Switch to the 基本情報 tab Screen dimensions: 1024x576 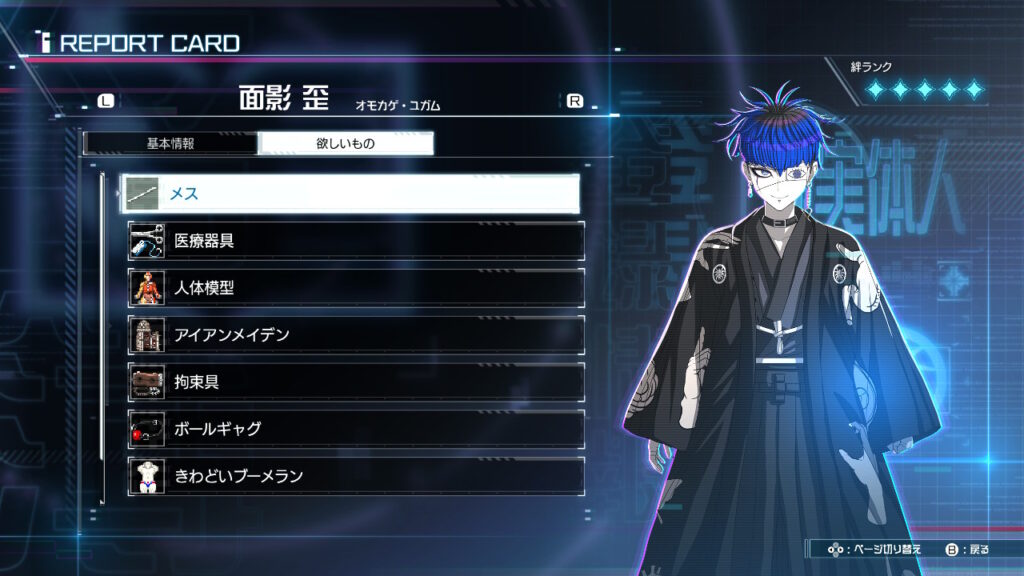click(x=170, y=143)
